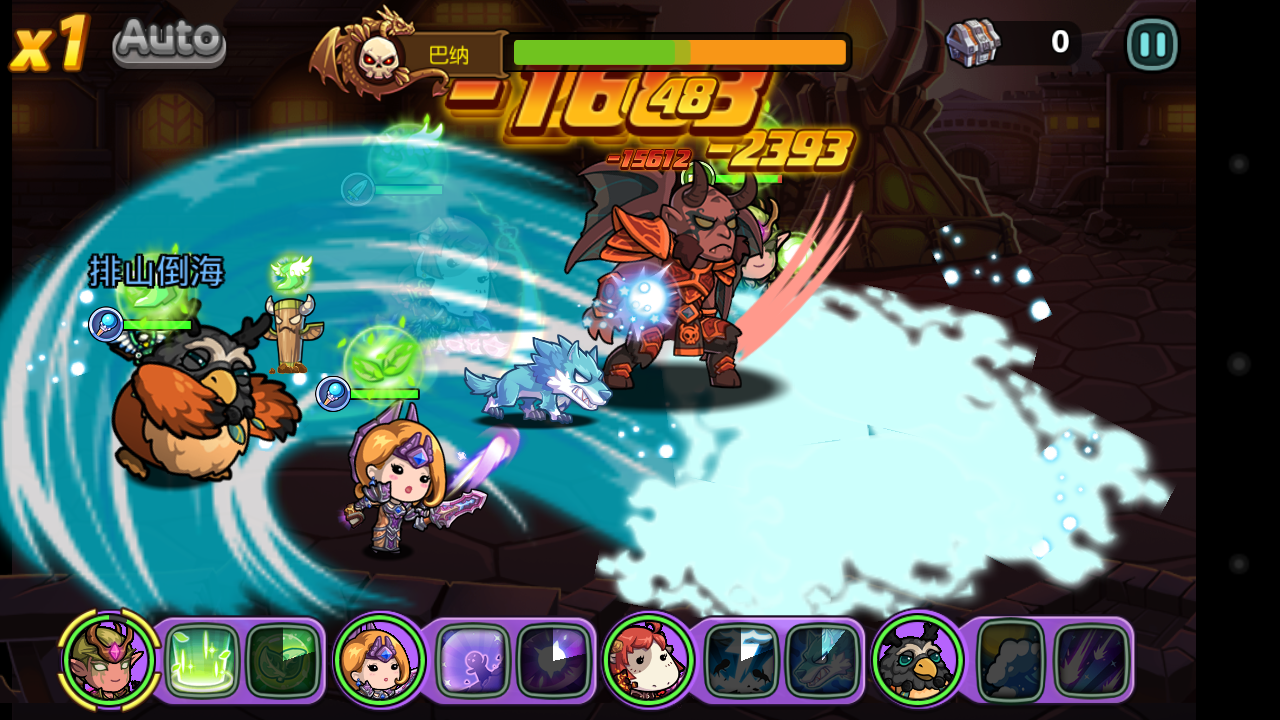Select the red-haired cow hero portrait
This screenshot has height=720, width=1280.
tap(648, 660)
